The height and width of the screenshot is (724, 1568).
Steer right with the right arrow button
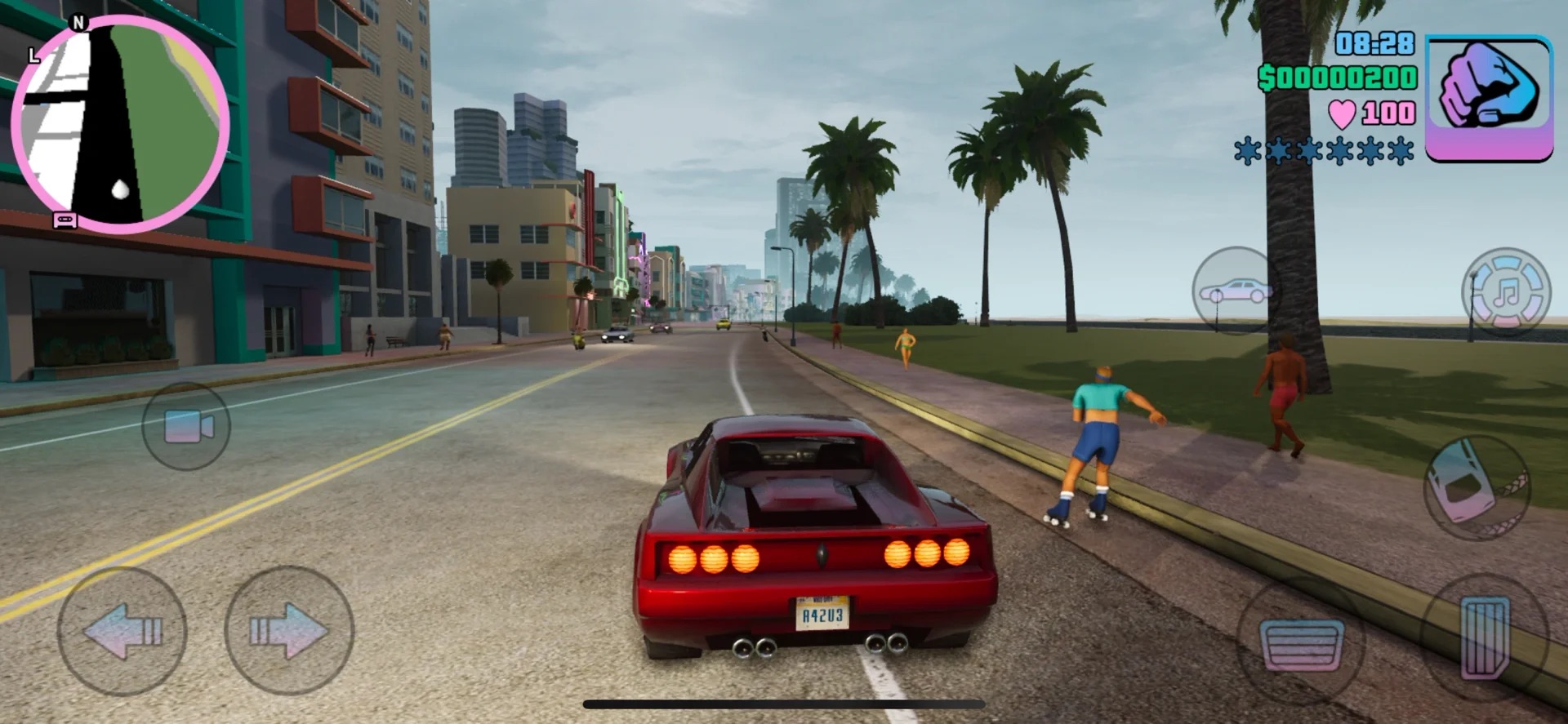[x=289, y=630]
